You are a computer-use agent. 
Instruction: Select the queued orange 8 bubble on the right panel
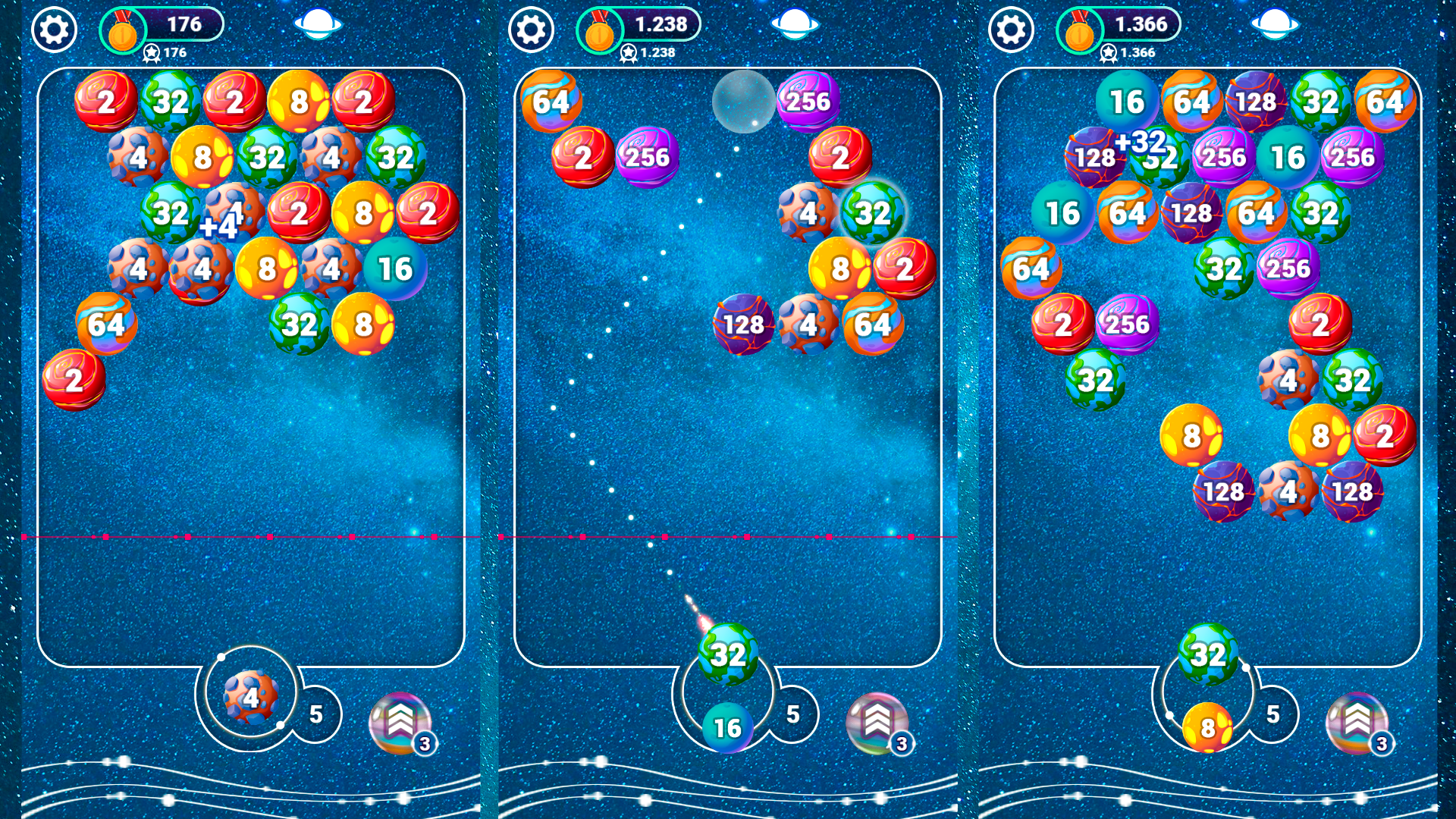point(1206,730)
